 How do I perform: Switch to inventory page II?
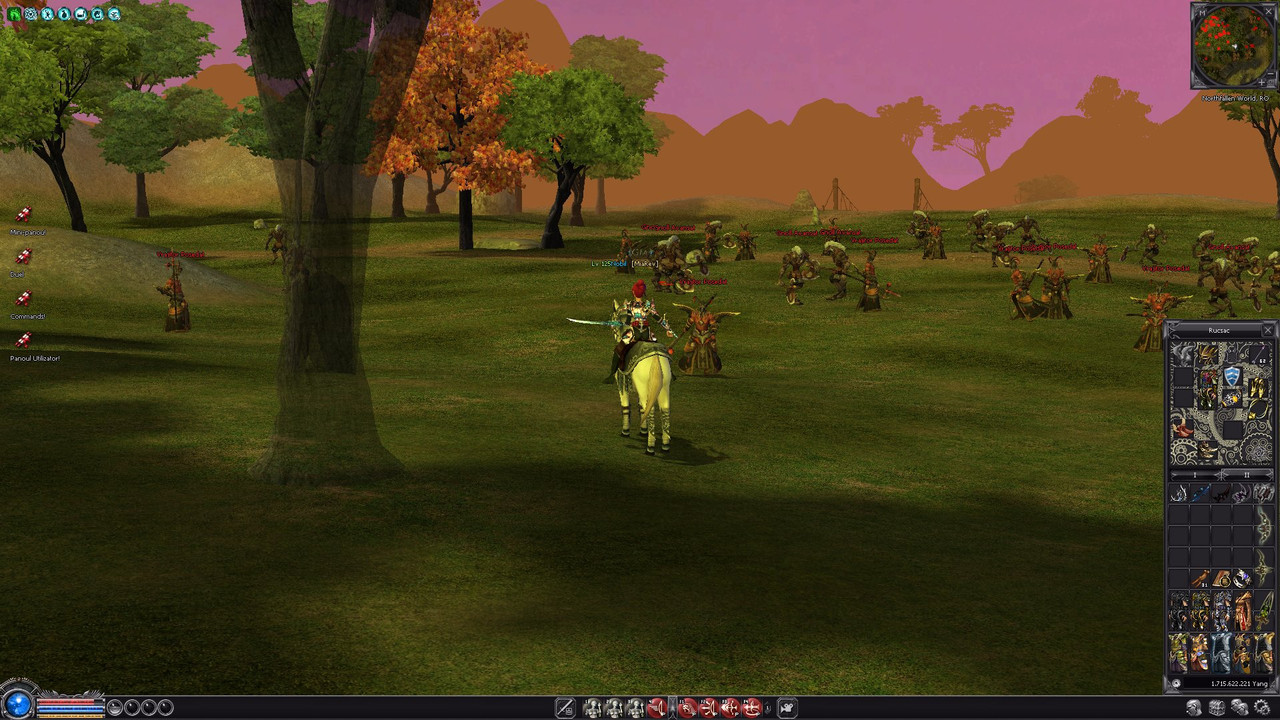(1246, 474)
